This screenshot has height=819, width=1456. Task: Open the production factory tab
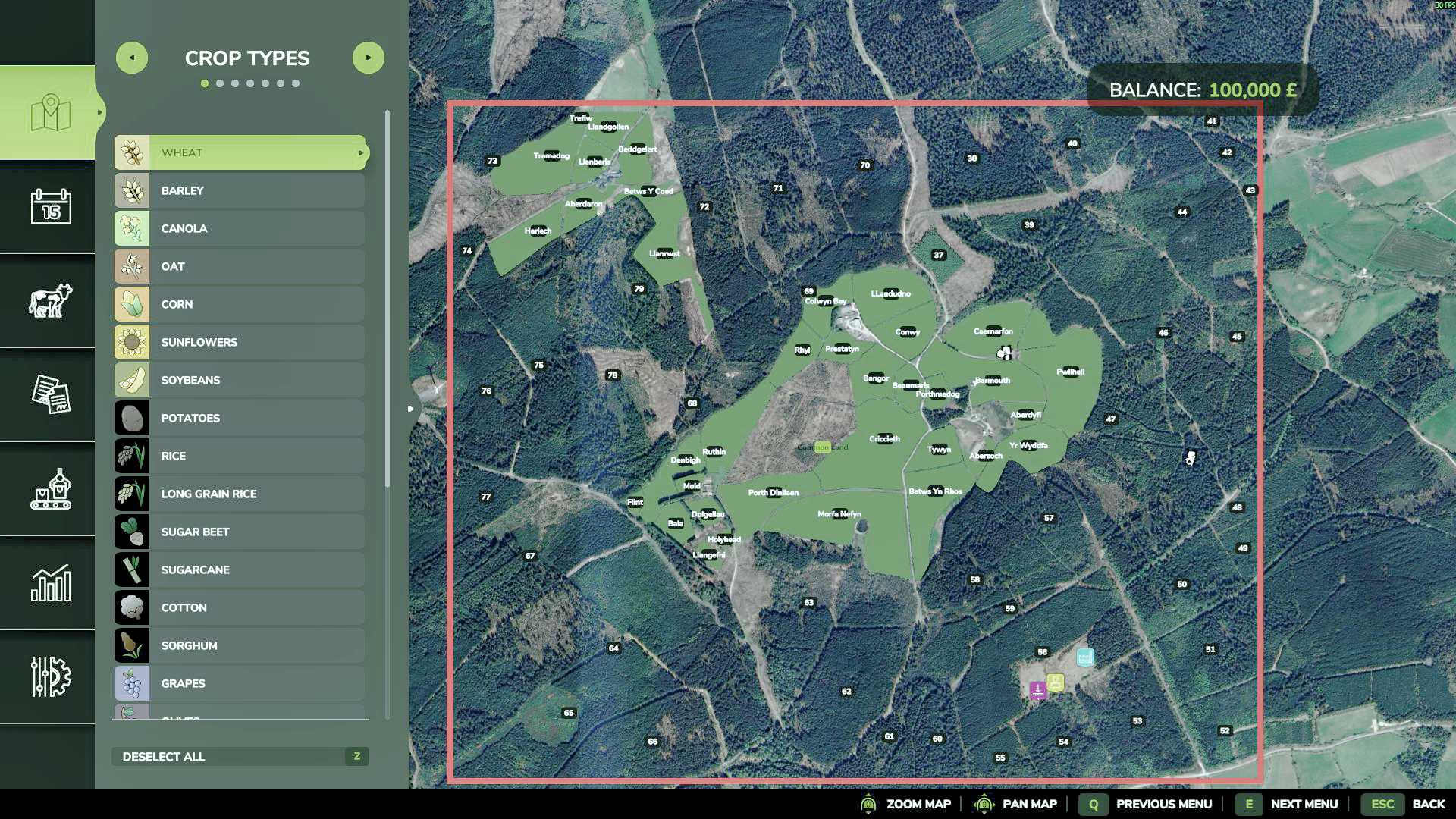point(51,489)
